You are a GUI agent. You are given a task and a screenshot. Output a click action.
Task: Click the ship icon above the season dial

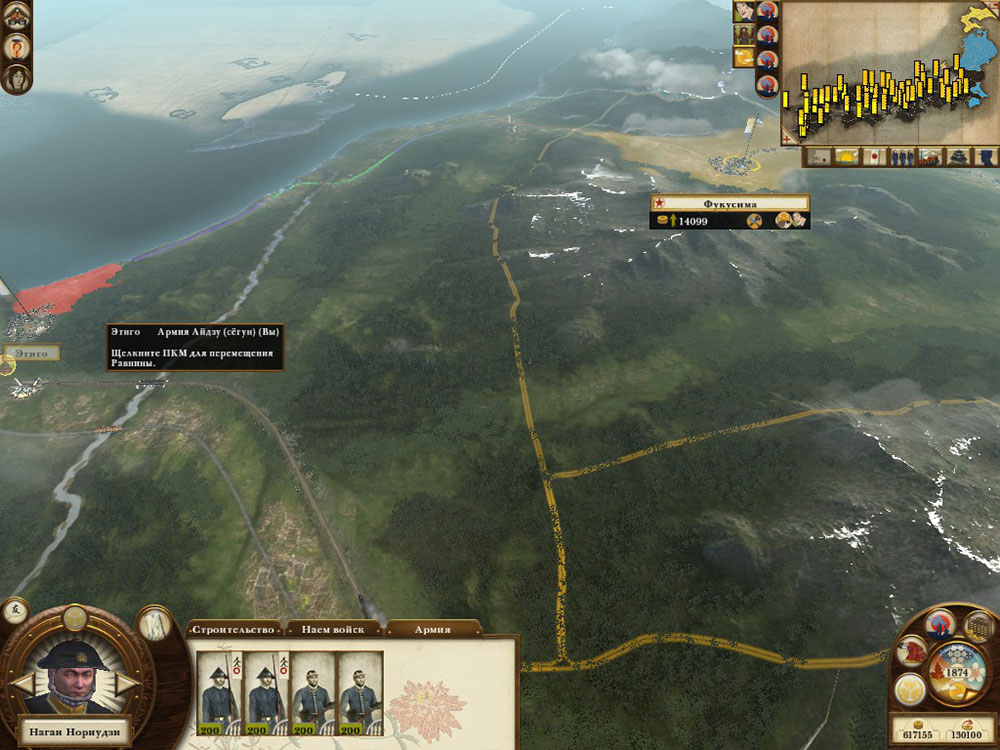pyautogui.click(x=941, y=624)
